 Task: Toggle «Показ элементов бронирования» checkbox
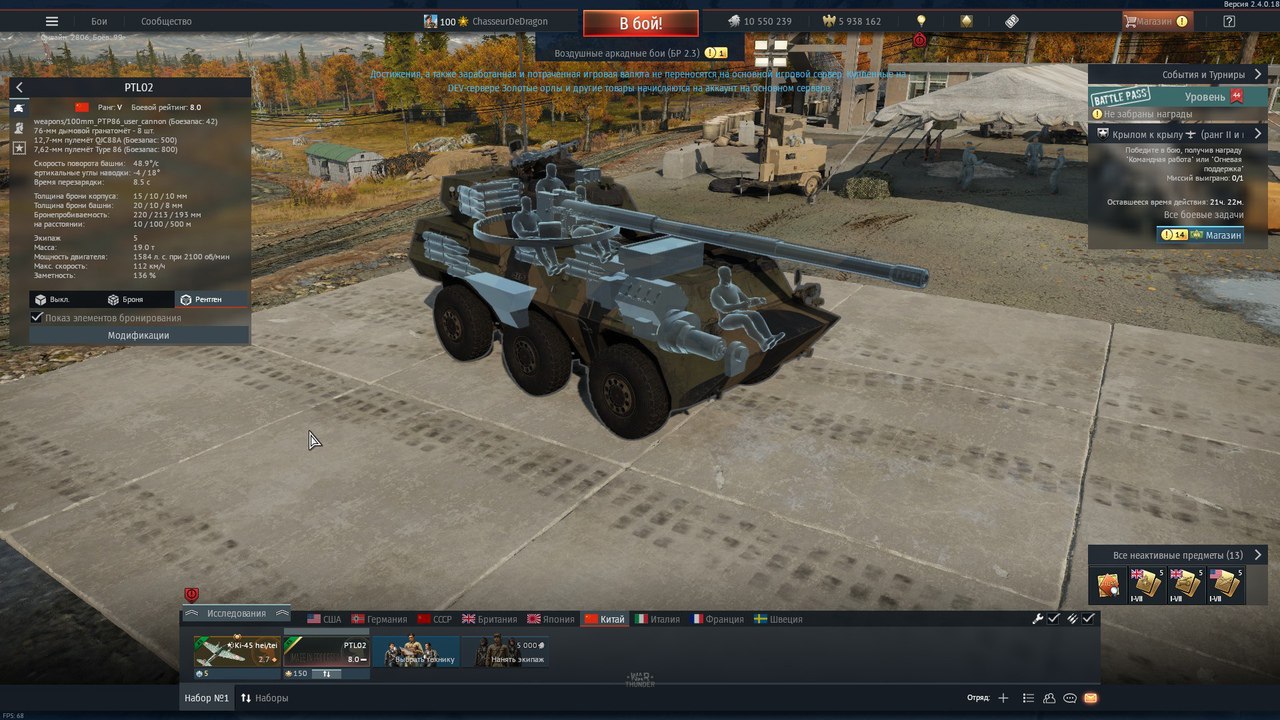(38, 318)
